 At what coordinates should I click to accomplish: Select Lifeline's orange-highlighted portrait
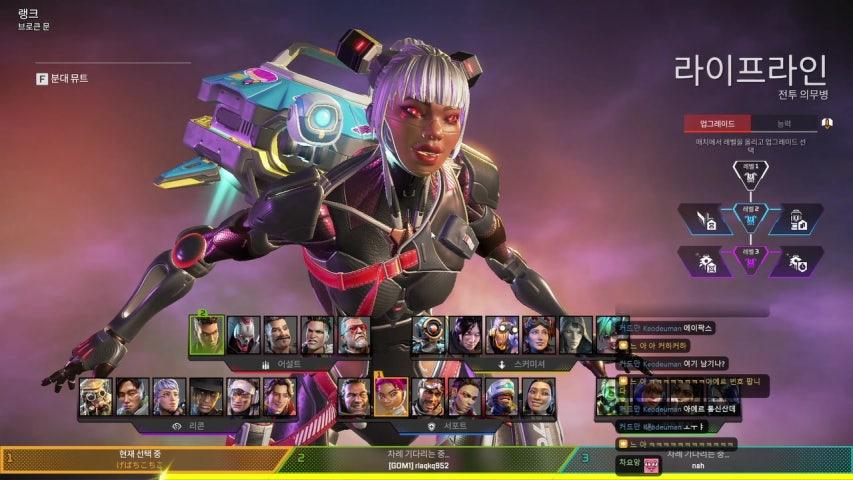pyautogui.click(x=391, y=396)
